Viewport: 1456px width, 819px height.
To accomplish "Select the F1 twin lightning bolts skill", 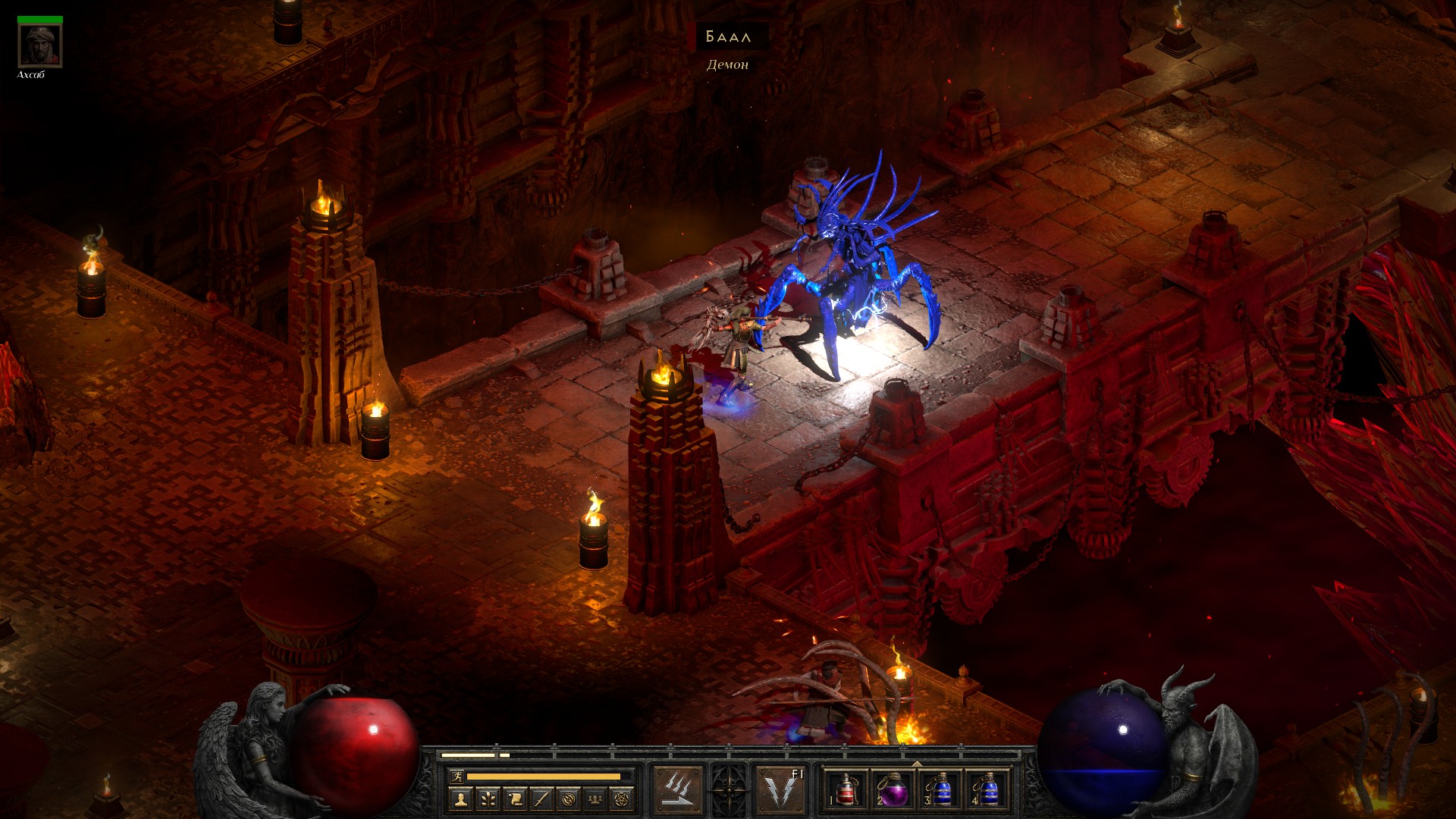I will pyautogui.click(x=781, y=790).
